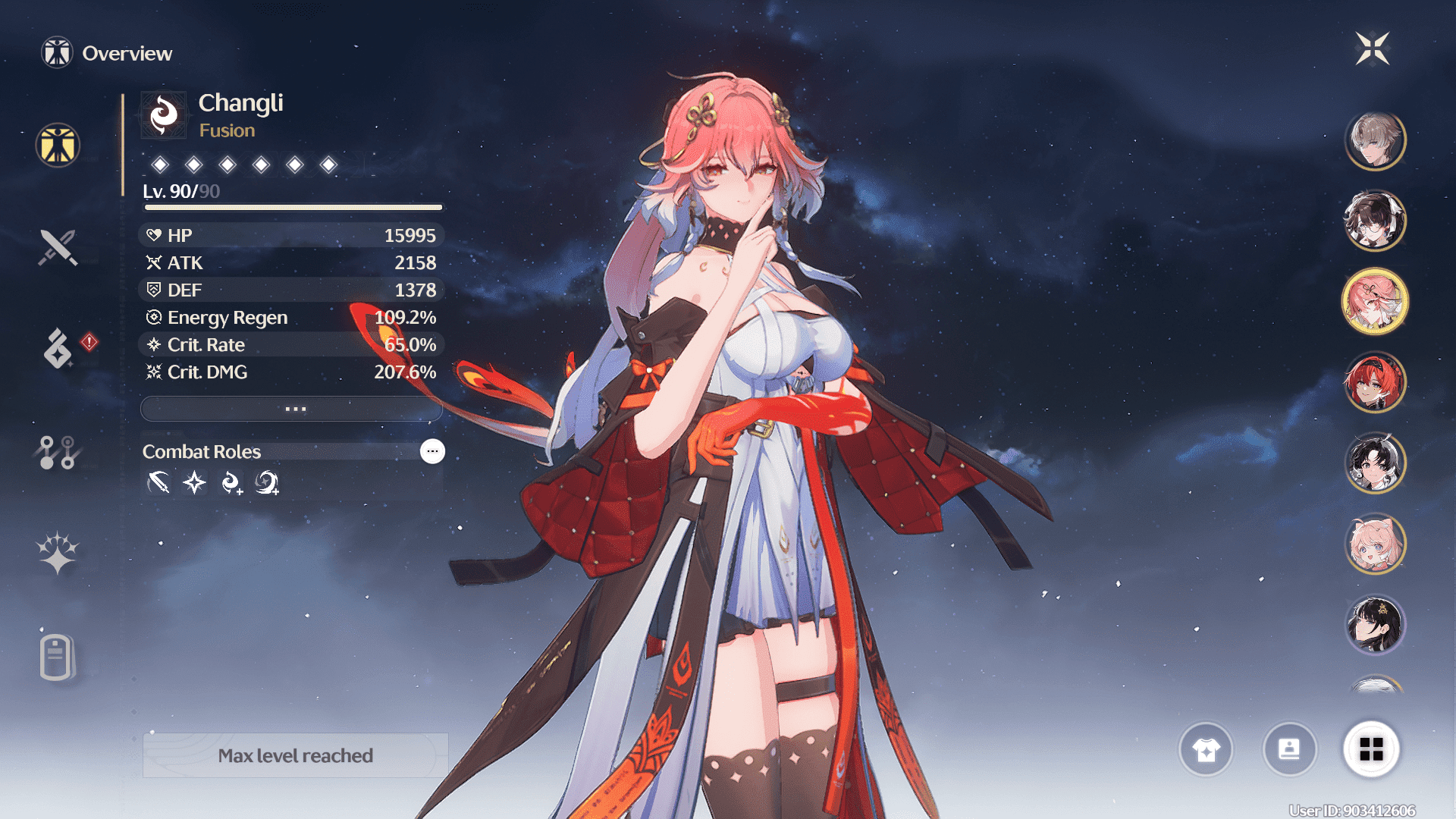Image resolution: width=1456 pixels, height=819 pixels.
Task: Show Combat Roles details button
Action: [432, 451]
